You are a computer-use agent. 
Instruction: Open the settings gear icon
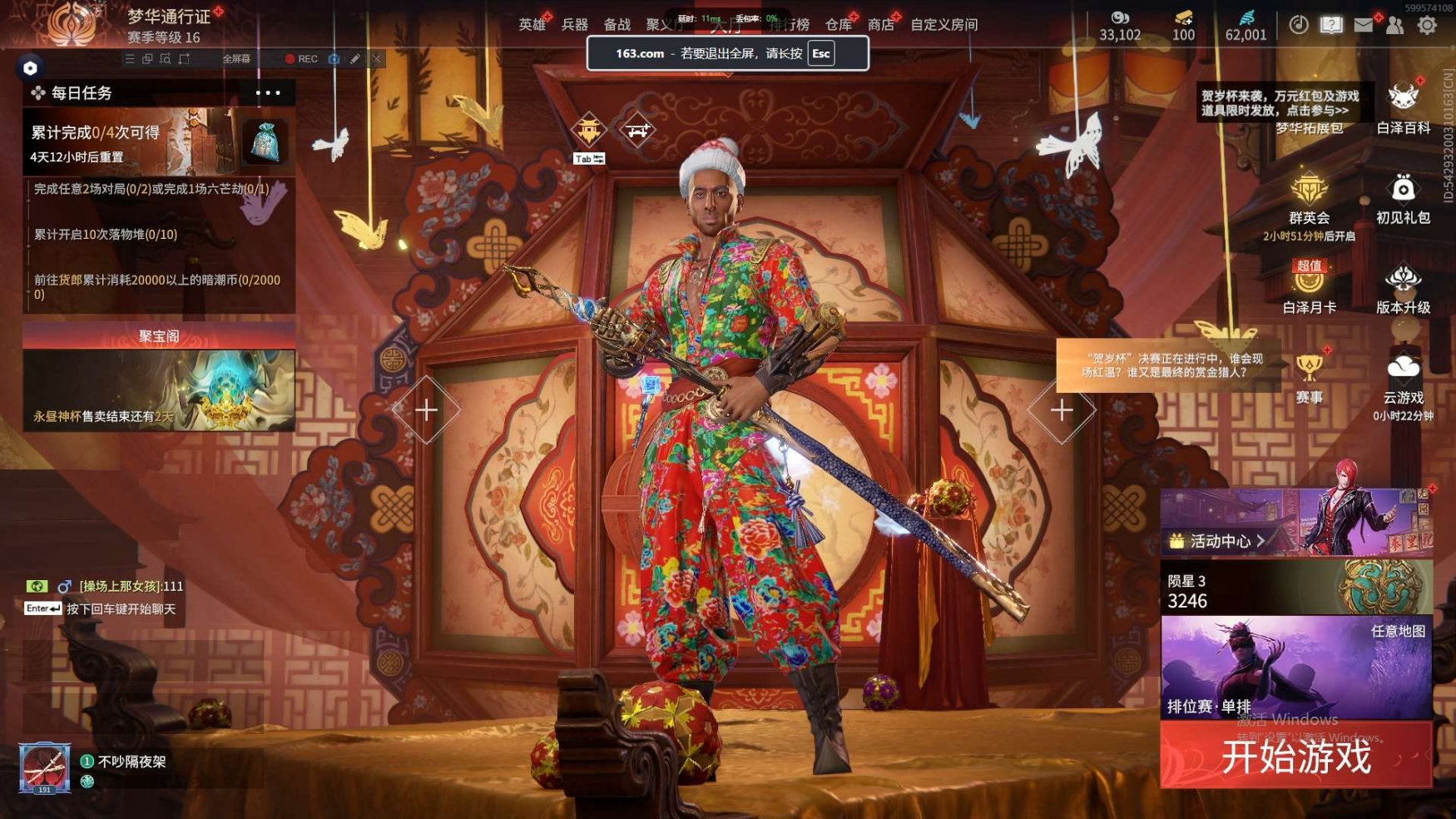pyautogui.click(x=1427, y=25)
